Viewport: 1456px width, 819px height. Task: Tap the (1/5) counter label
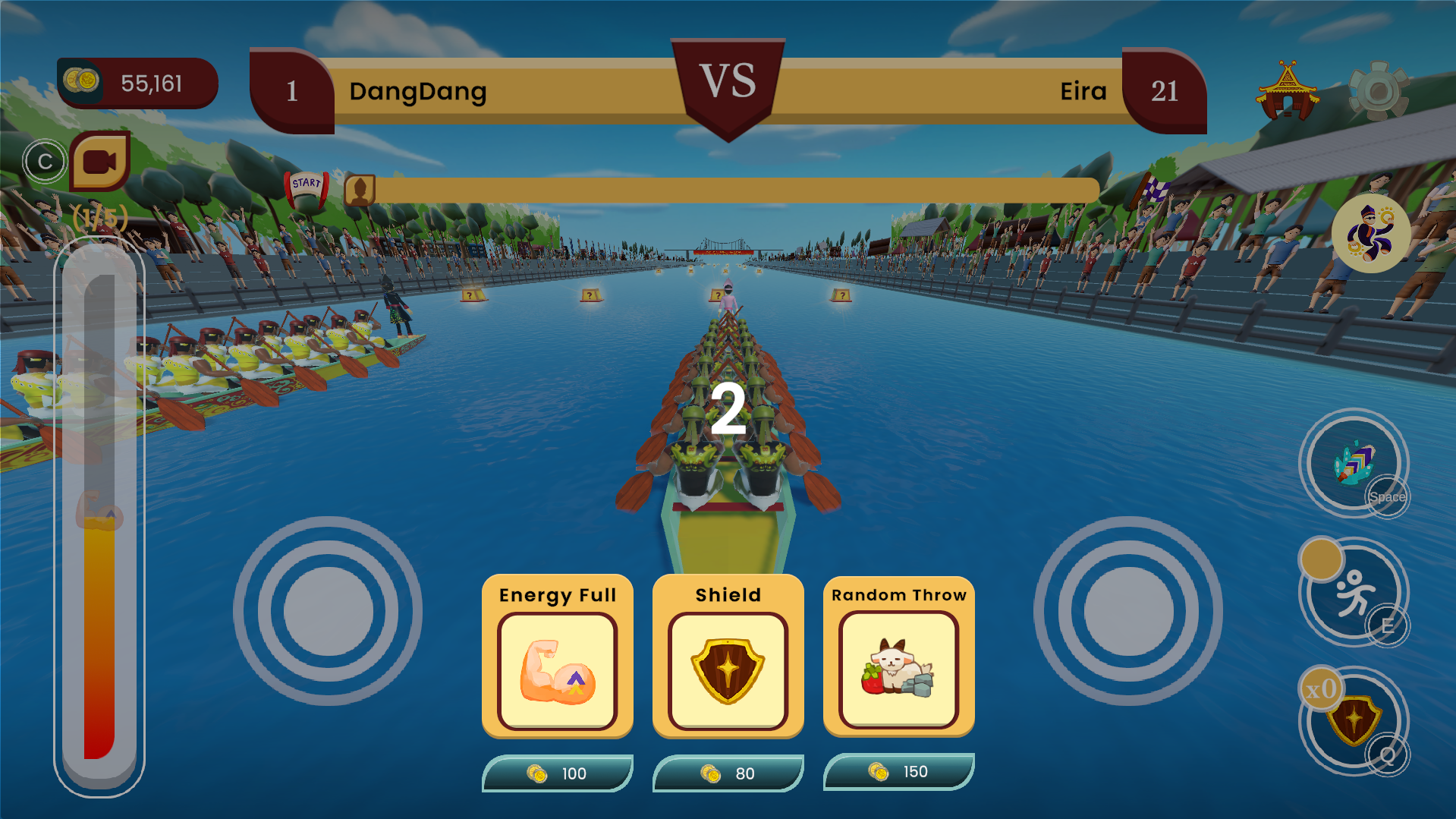99,219
